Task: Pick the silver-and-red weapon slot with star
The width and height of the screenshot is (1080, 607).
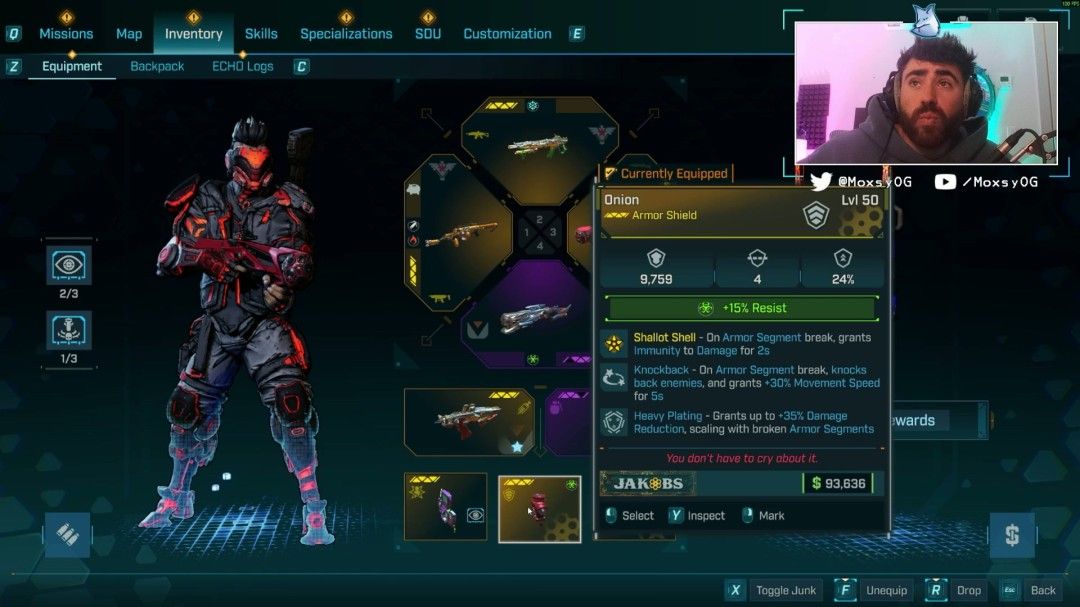Action: click(469, 421)
